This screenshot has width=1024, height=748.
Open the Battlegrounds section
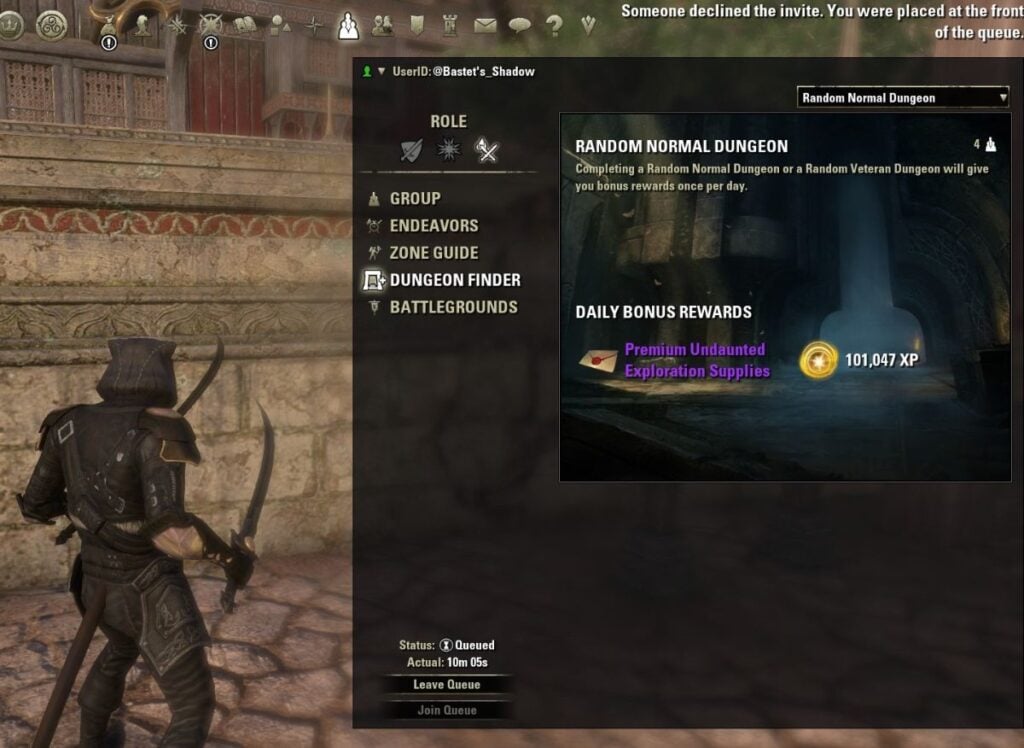pos(453,307)
